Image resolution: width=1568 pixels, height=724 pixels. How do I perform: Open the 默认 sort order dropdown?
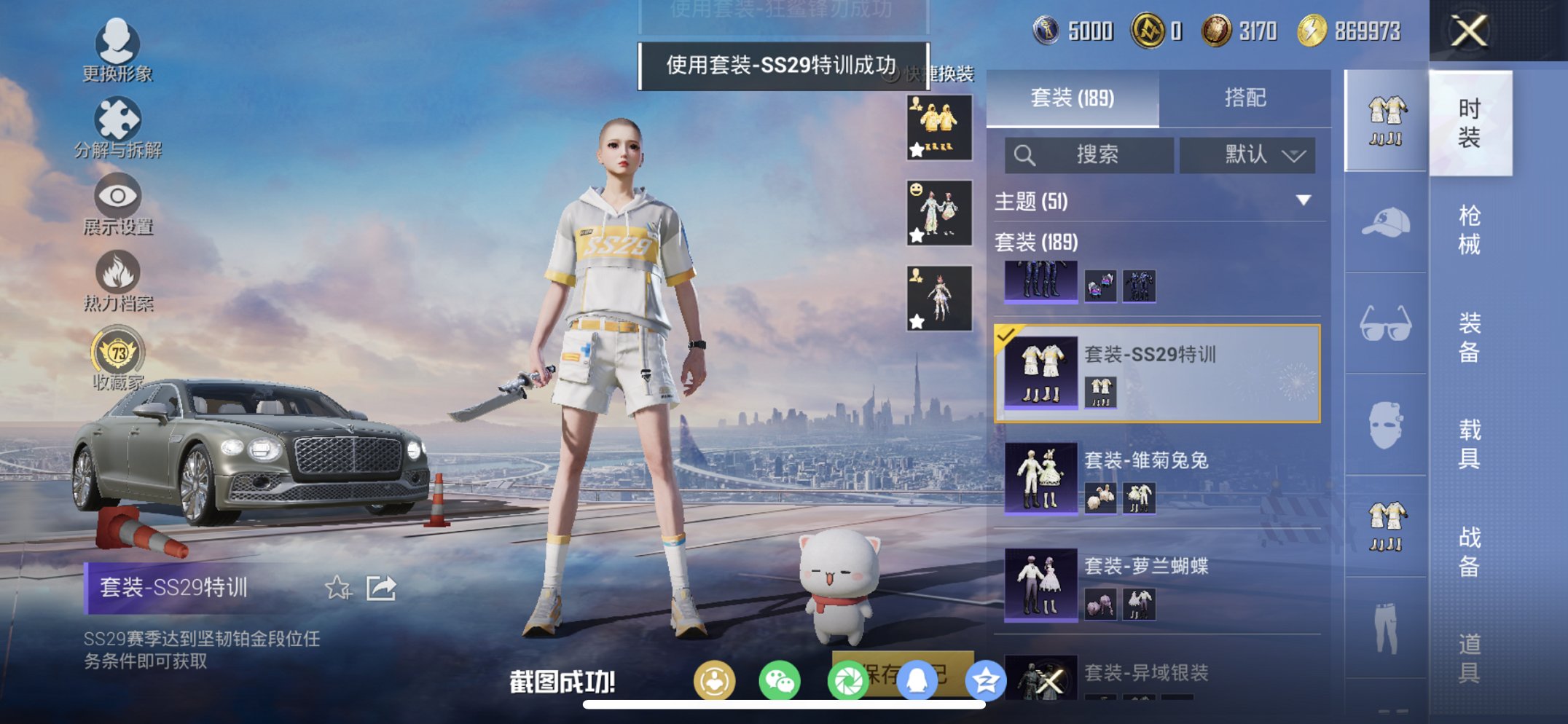click(1247, 155)
